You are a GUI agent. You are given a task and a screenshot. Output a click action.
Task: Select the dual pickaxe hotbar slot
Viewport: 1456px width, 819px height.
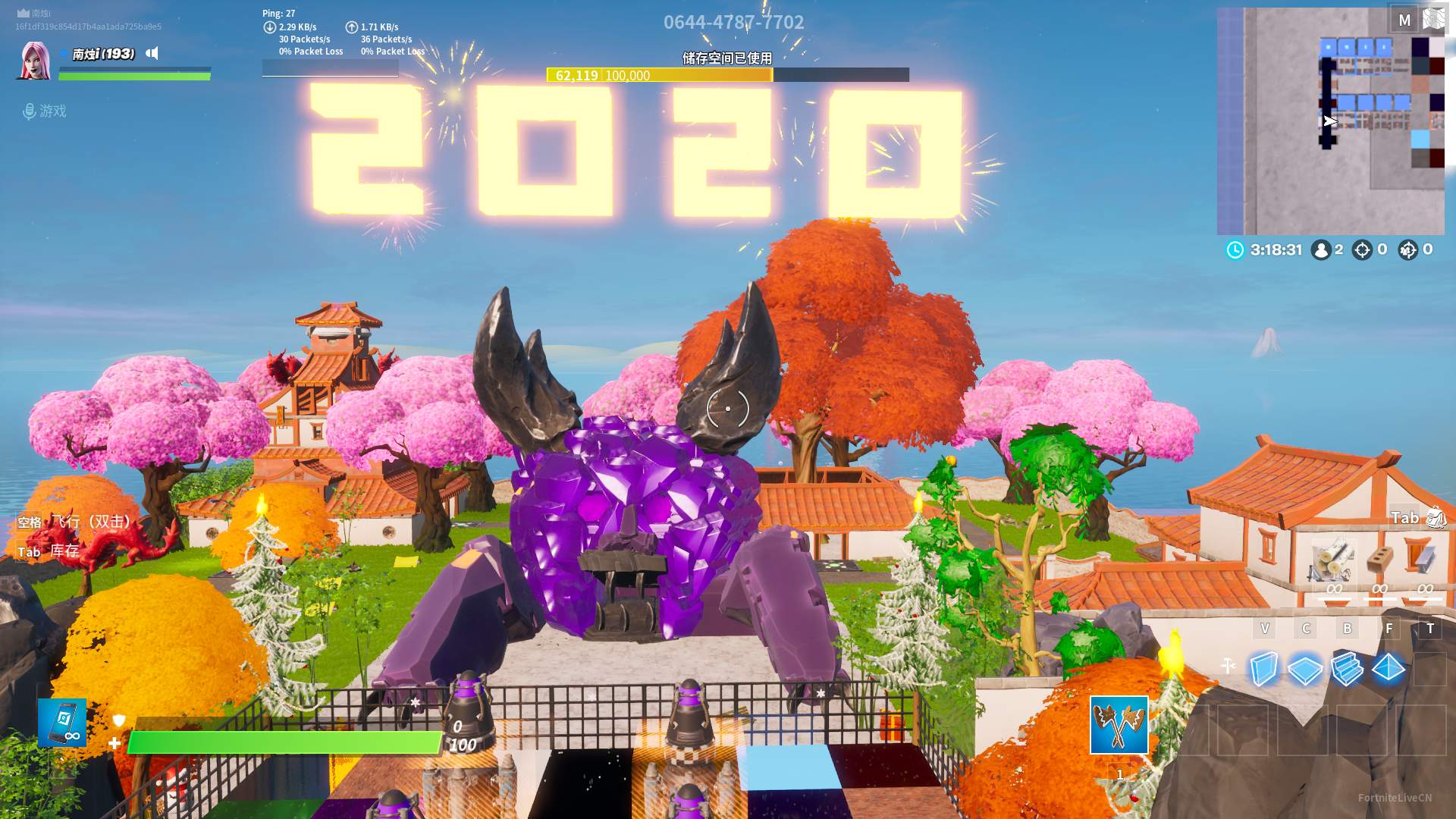point(1119,725)
